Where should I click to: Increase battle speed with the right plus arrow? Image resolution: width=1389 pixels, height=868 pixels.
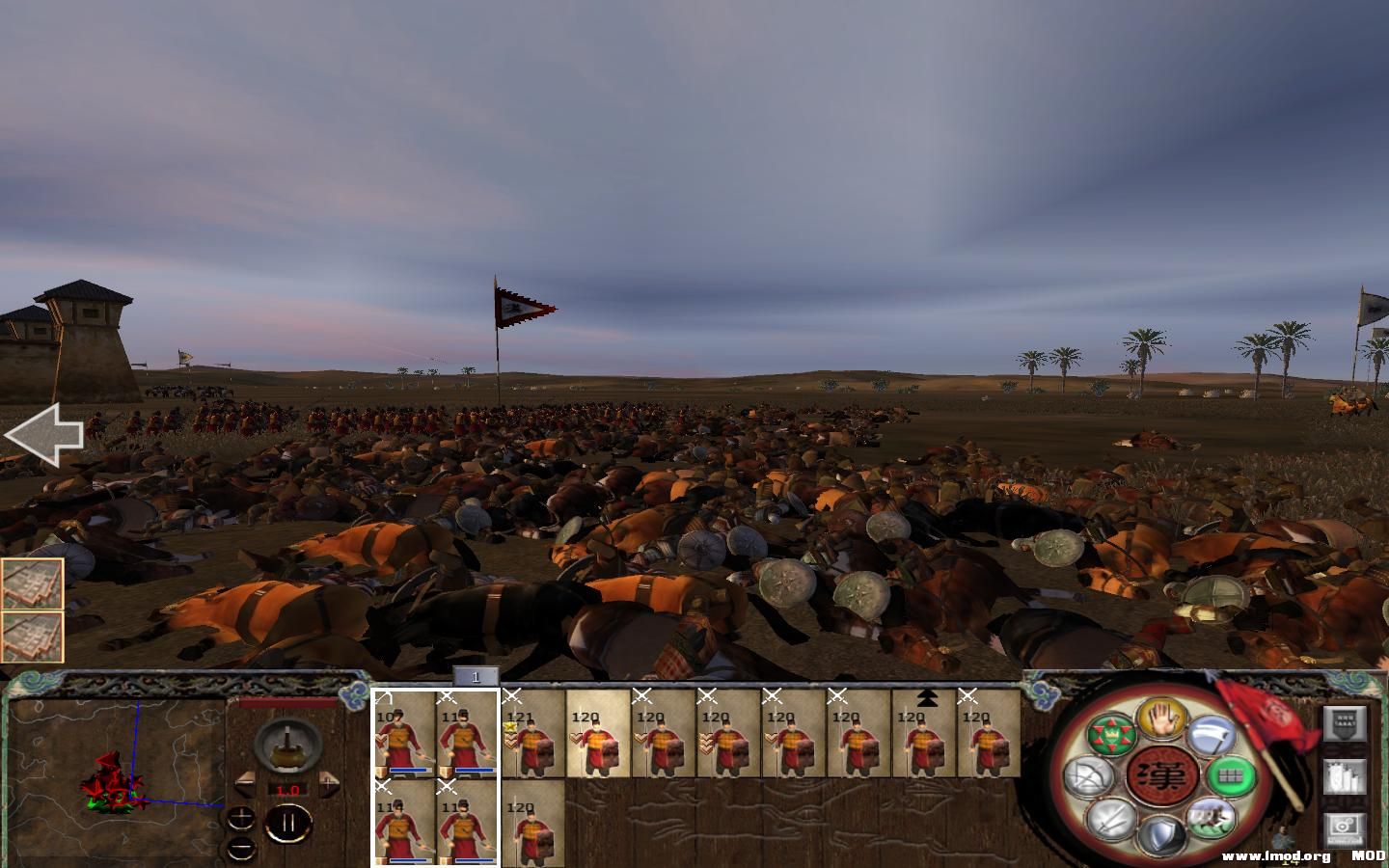point(329,782)
